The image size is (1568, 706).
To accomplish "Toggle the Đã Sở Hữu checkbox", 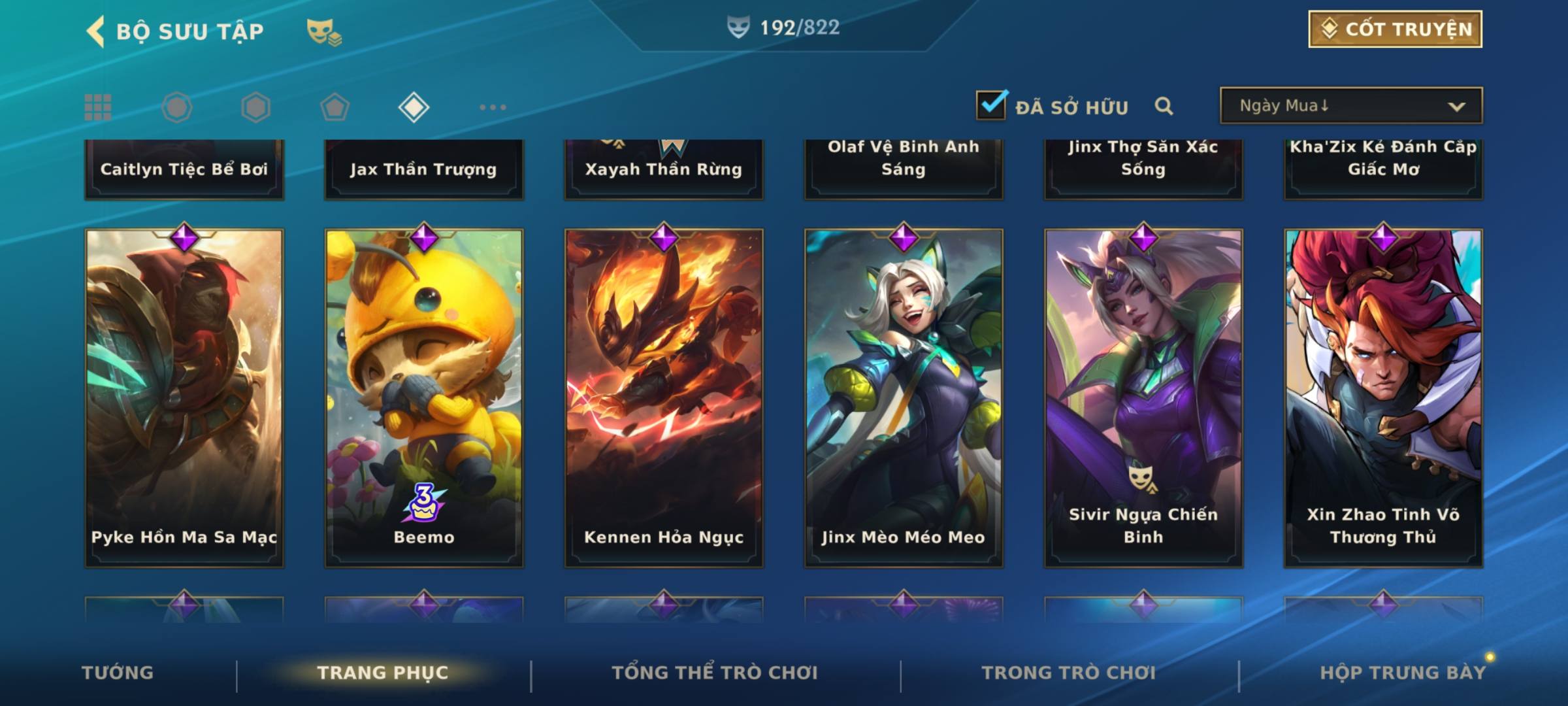I will (991, 105).
